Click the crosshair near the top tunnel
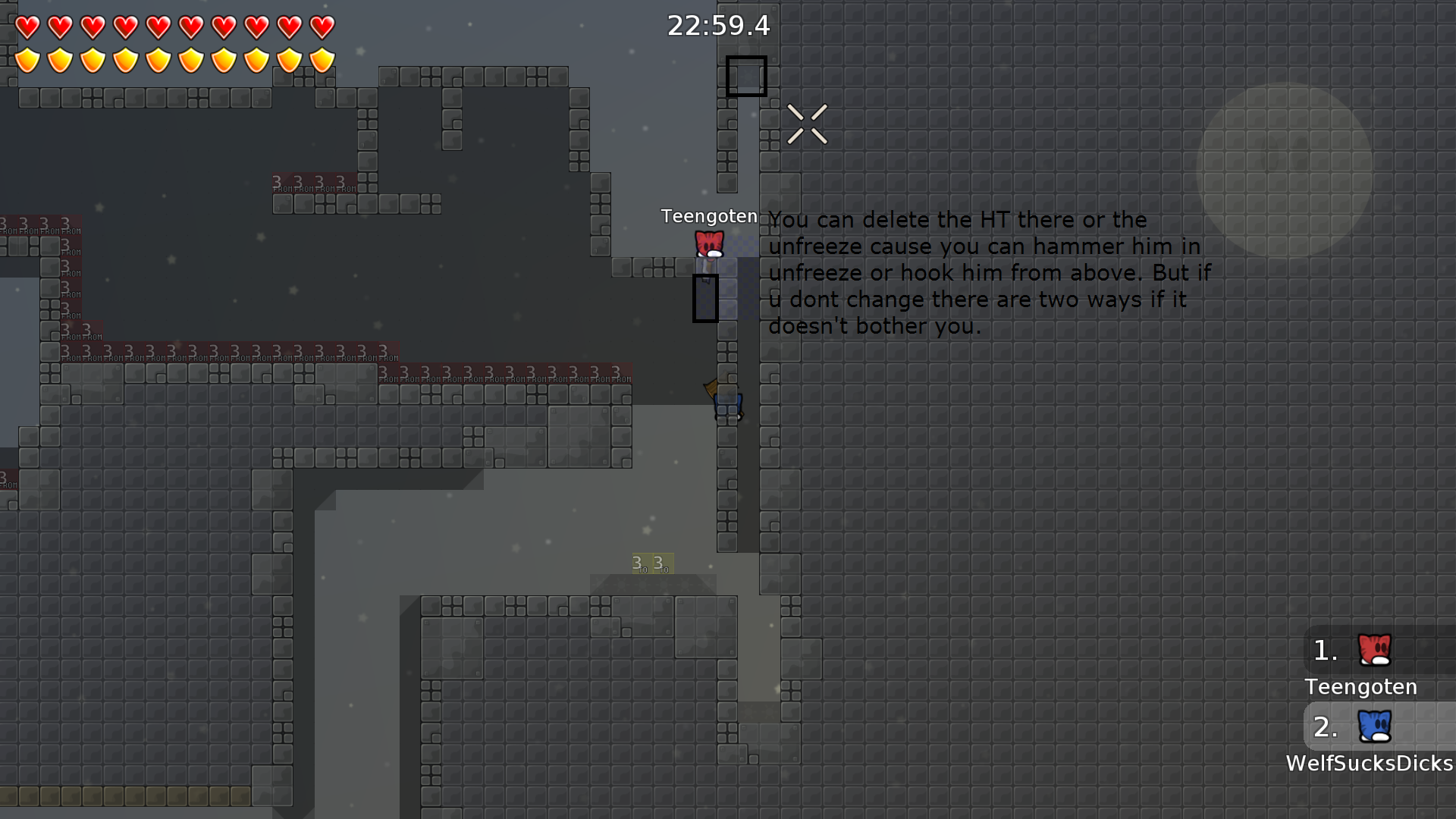This screenshot has height=819, width=1456. click(x=807, y=124)
